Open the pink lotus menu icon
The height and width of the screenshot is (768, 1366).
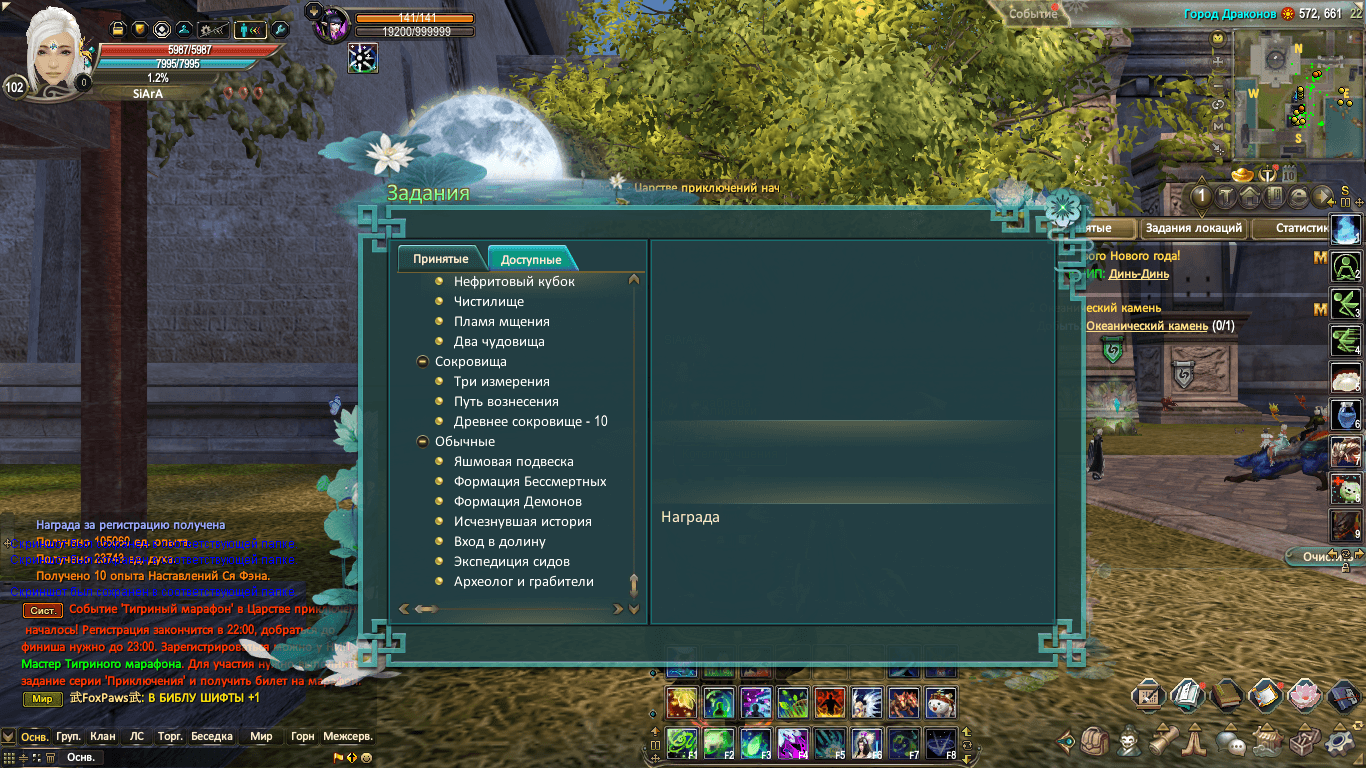point(1302,693)
